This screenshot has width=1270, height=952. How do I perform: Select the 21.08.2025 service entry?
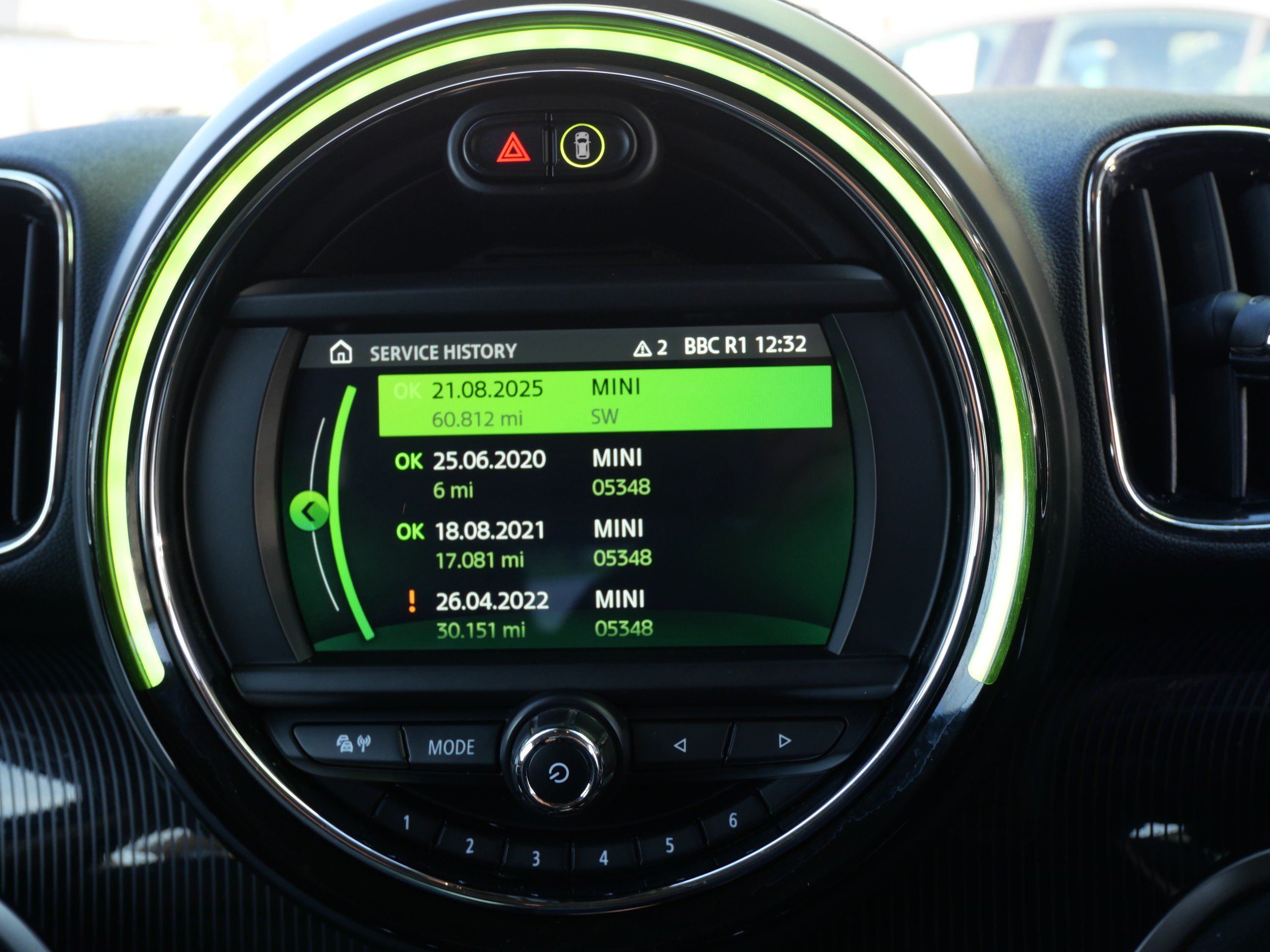[604, 401]
